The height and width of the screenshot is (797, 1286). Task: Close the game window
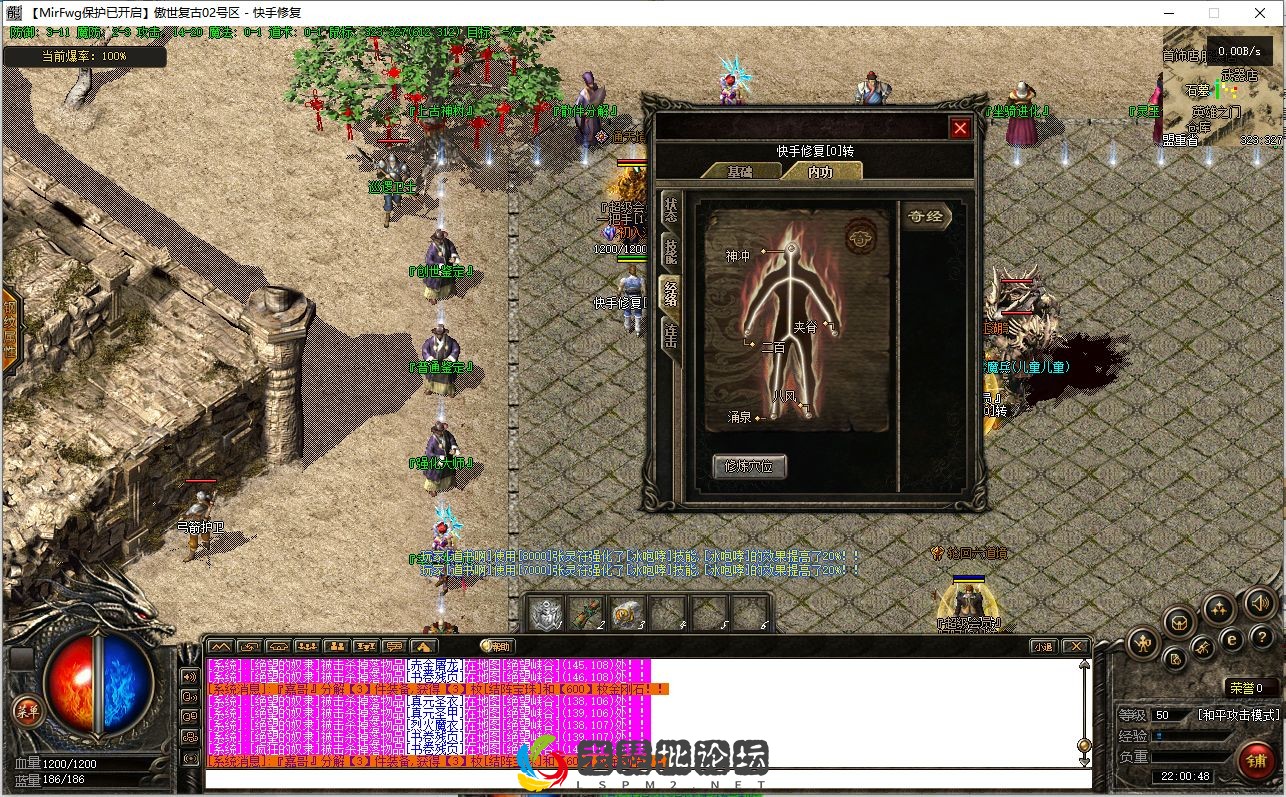pos(1262,13)
